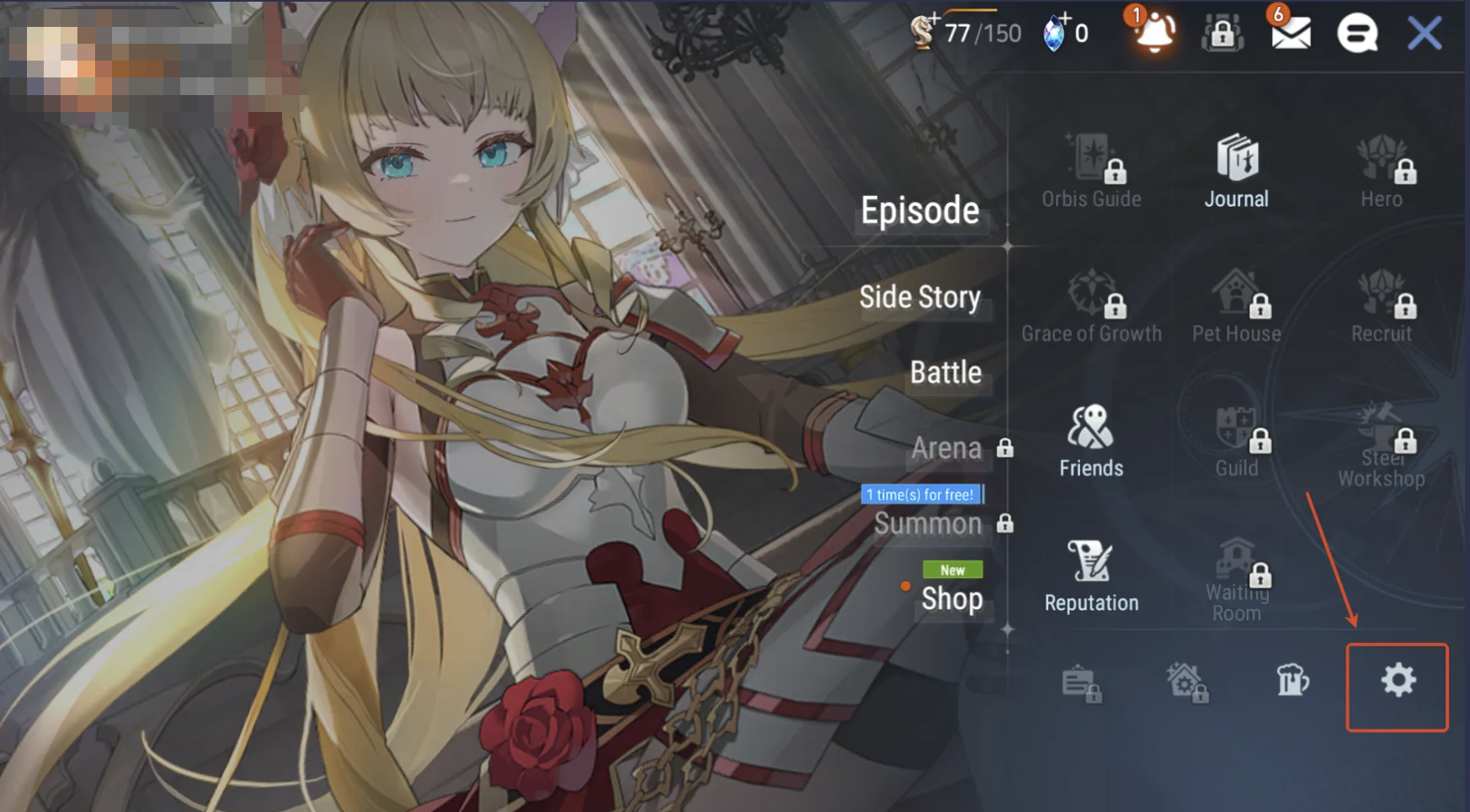Select the locked Hero icon

(x=1381, y=172)
